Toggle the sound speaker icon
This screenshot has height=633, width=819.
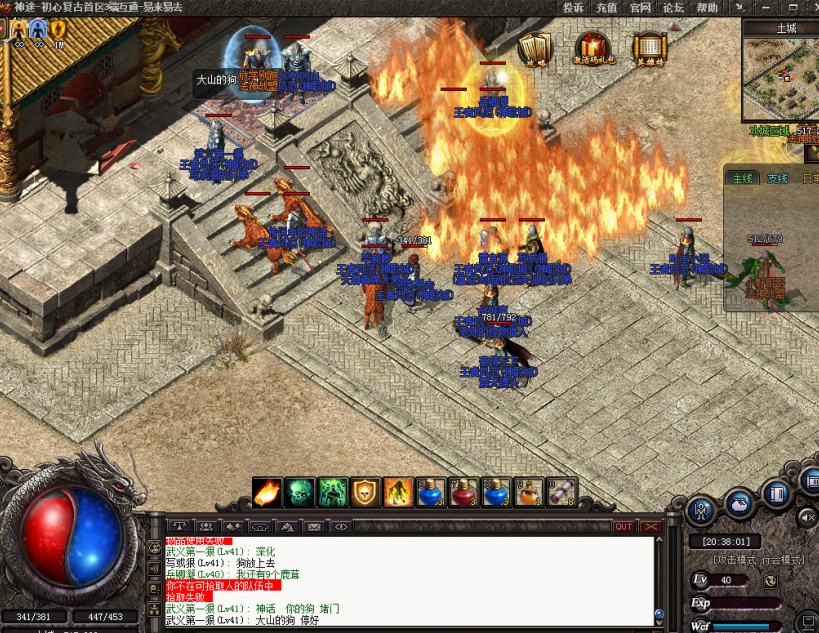pyautogui.click(x=807, y=516)
